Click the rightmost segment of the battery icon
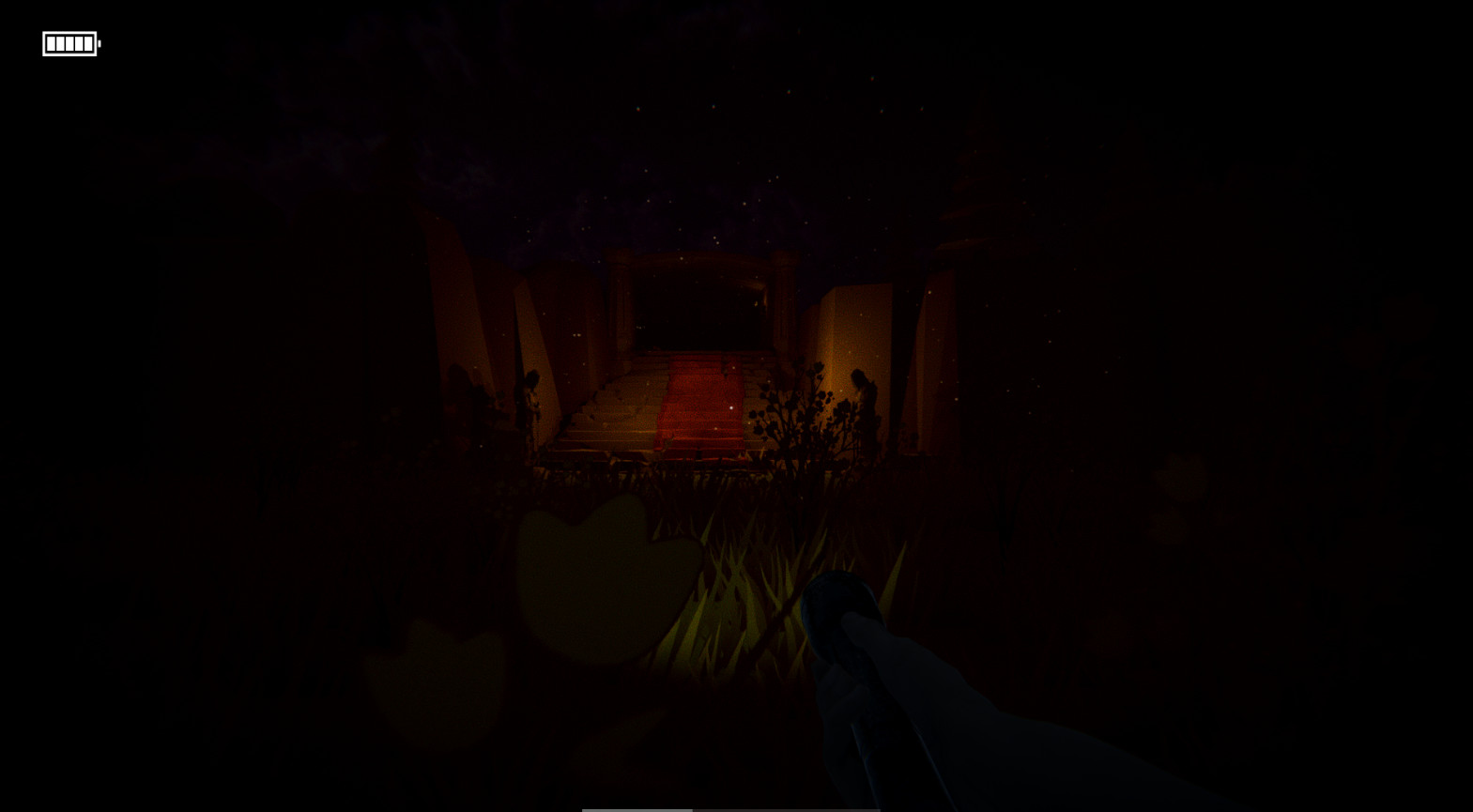 click(x=88, y=43)
